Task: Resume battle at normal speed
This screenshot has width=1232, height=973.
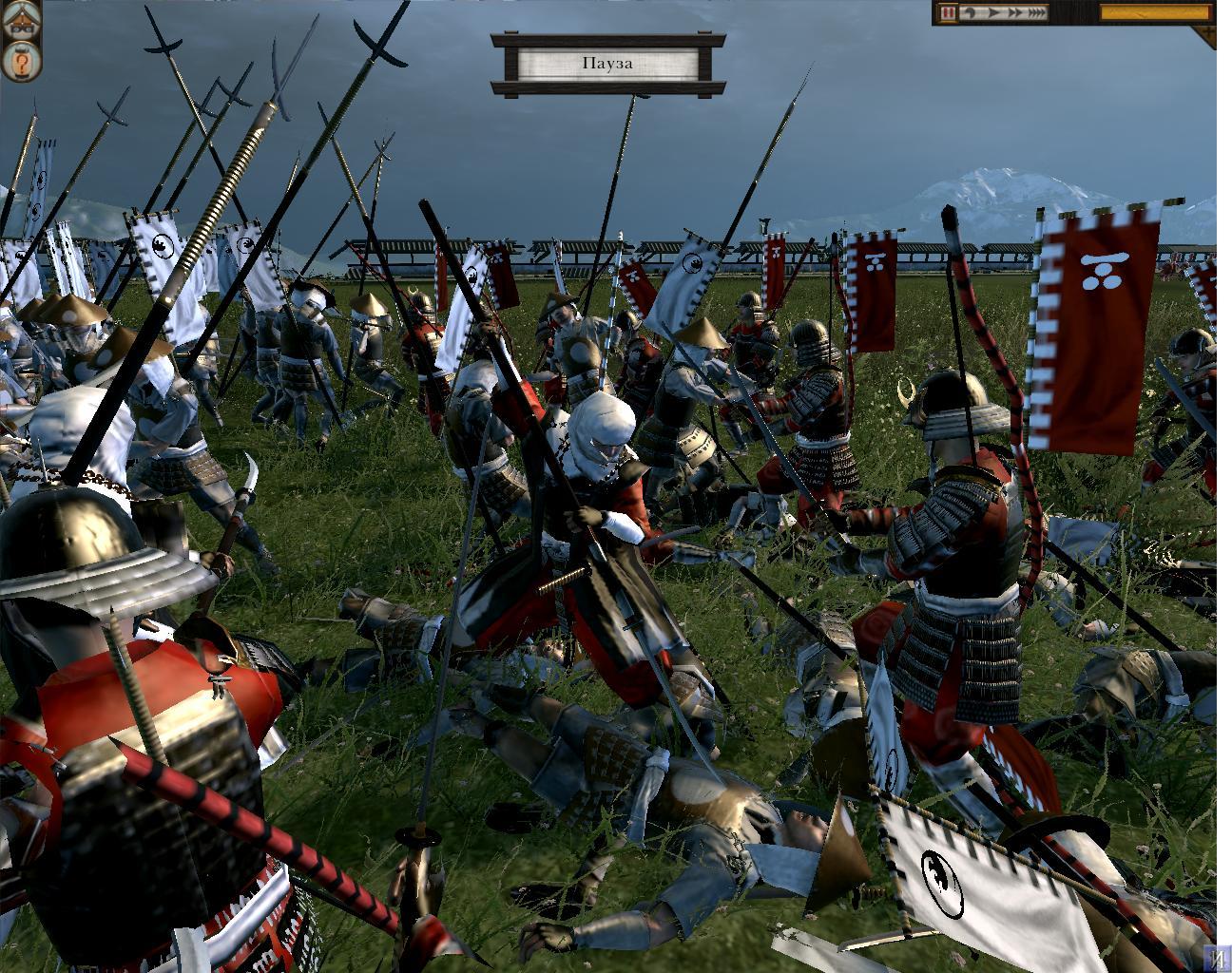Action: [x=992, y=13]
